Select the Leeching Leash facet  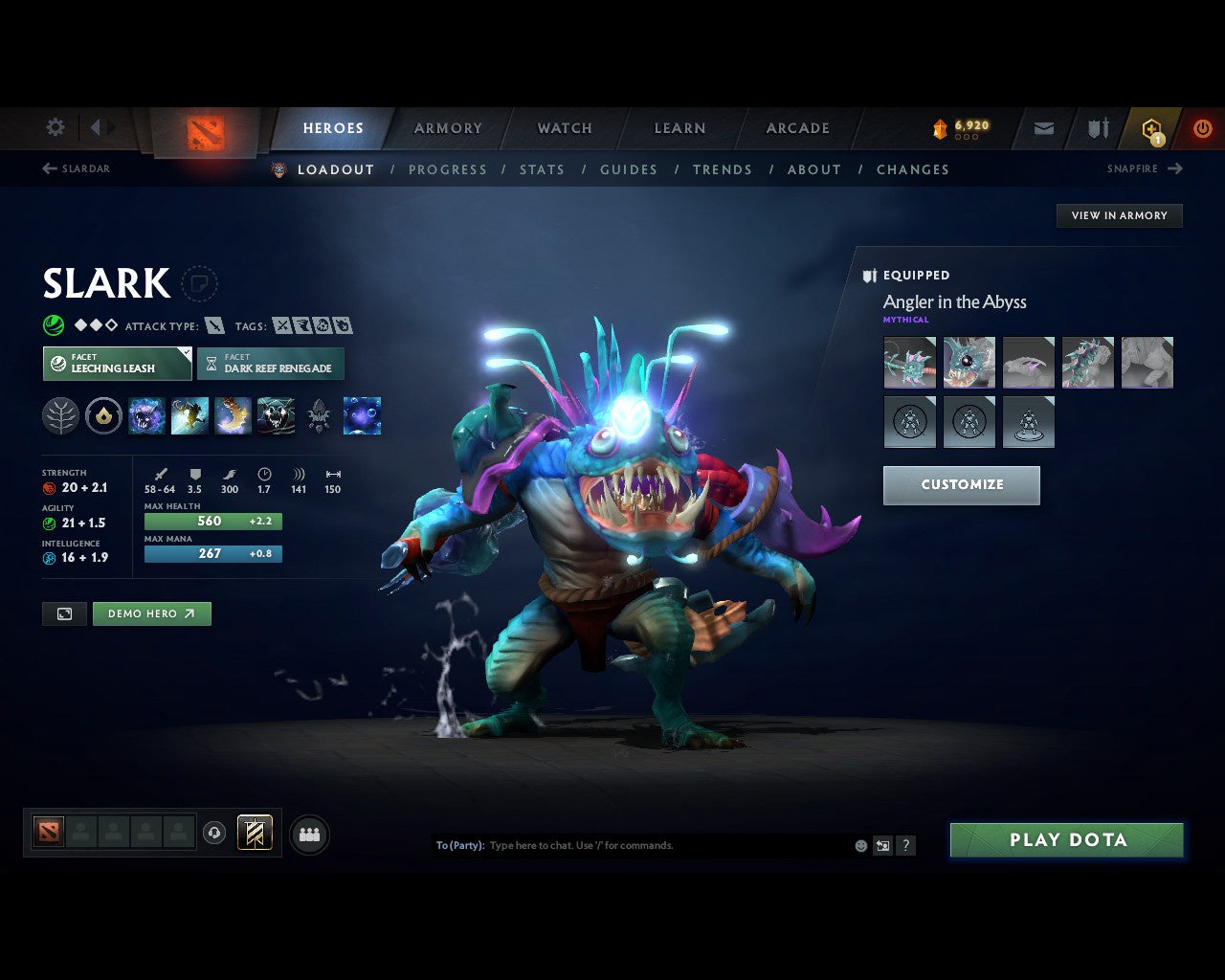[117, 364]
